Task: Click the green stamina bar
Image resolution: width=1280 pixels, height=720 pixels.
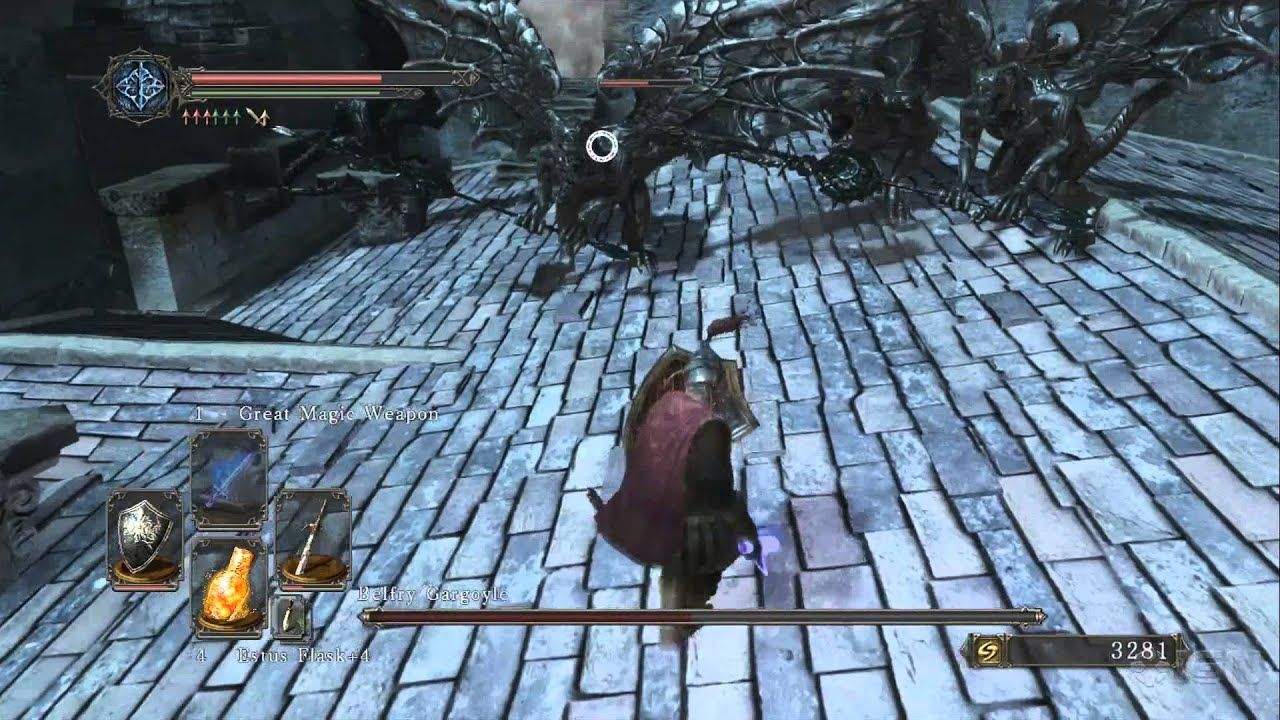Action: [285, 93]
